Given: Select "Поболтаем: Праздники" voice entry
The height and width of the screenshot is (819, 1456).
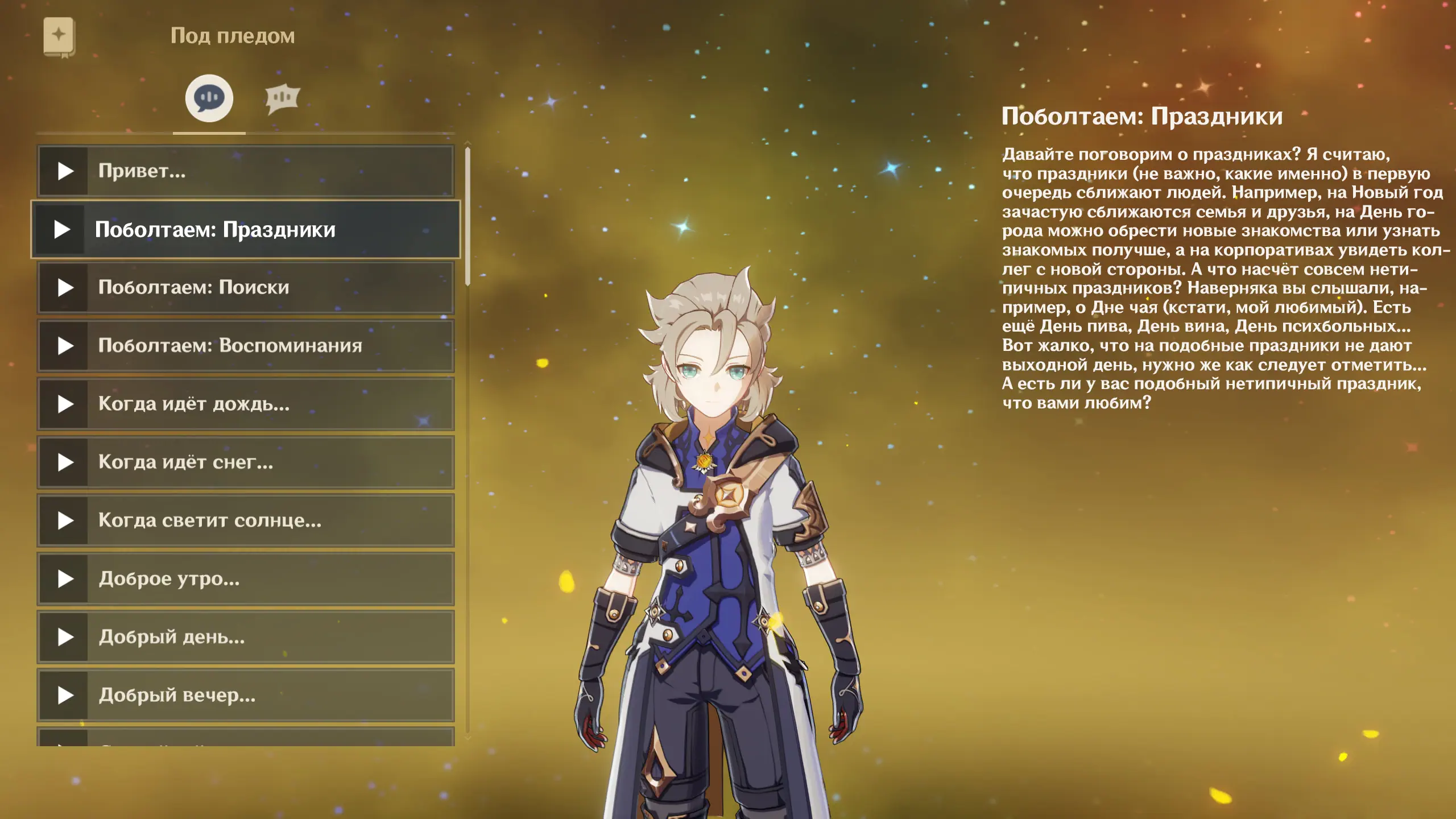Looking at the screenshot, I should (x=245, y=230).
